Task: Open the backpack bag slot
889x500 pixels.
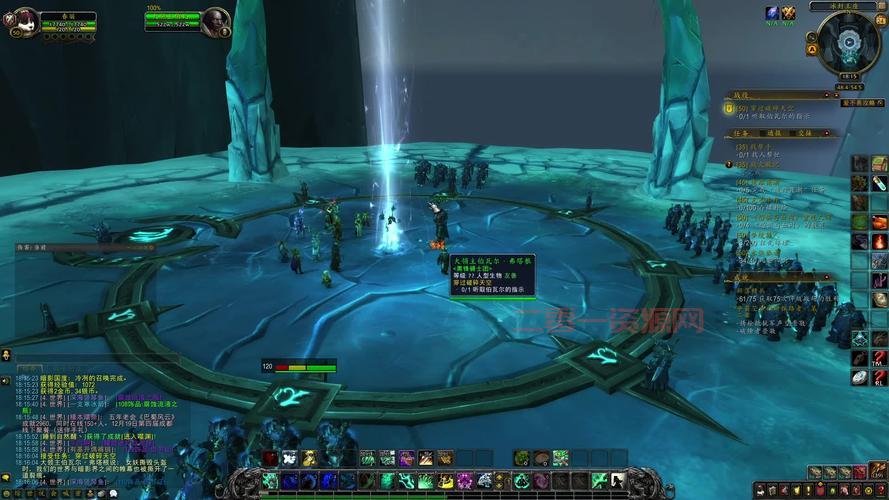Action: pyautogui.click(x=879, y=472)
